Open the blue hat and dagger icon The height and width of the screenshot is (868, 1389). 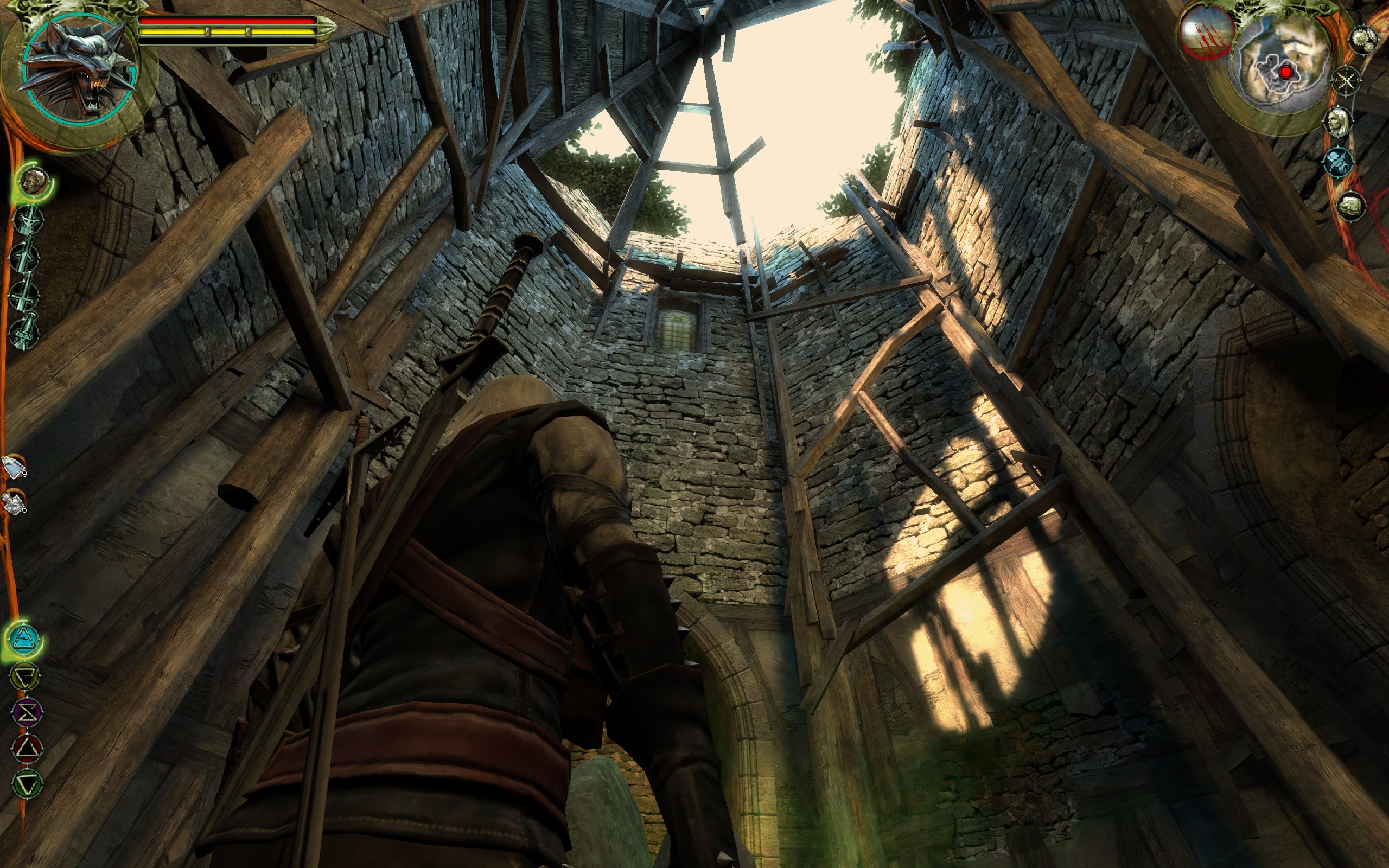tap(1340, 162)
